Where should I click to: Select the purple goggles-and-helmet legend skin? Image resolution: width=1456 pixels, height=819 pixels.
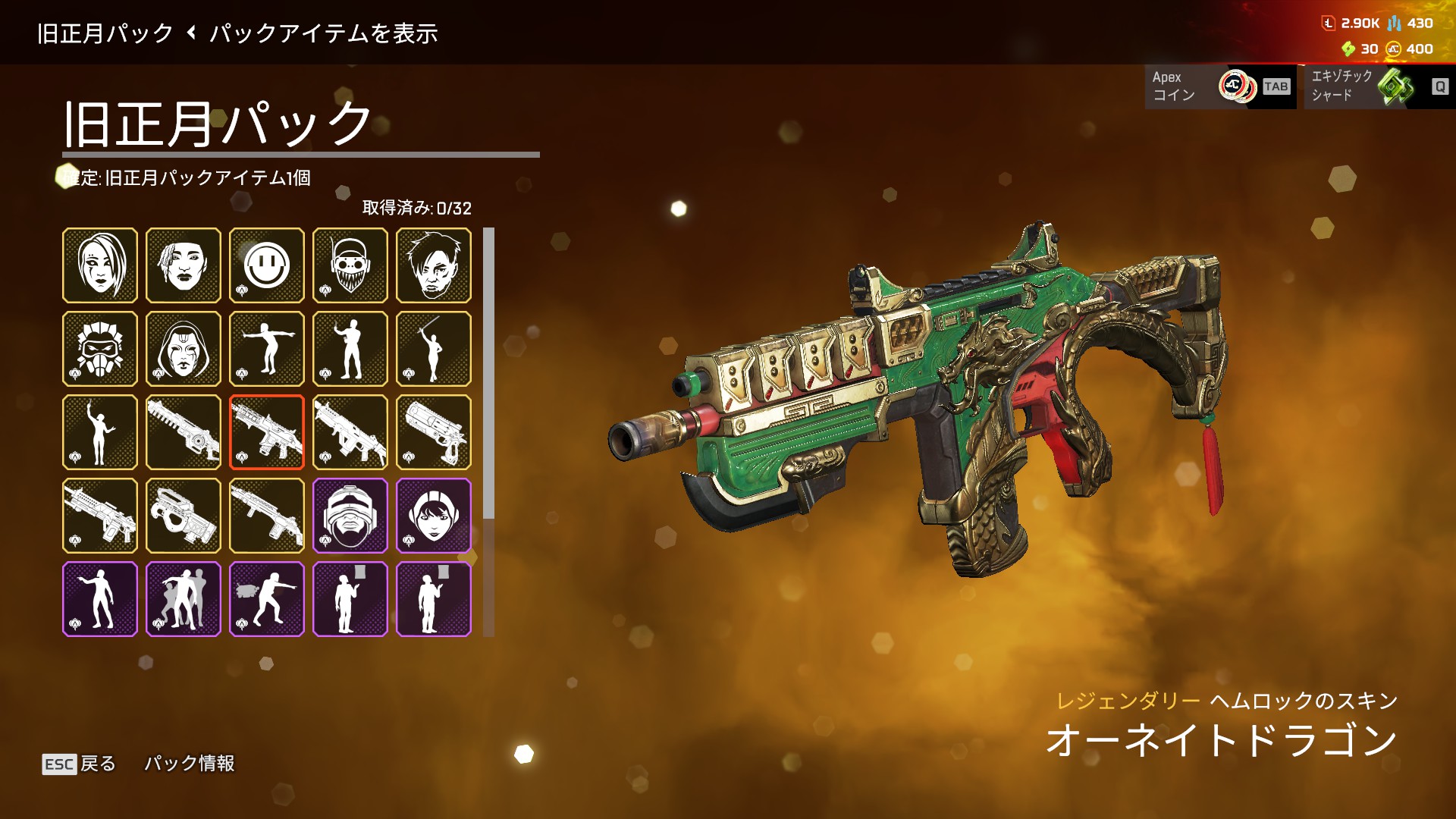pyautogui.click(x=350, y=516)
